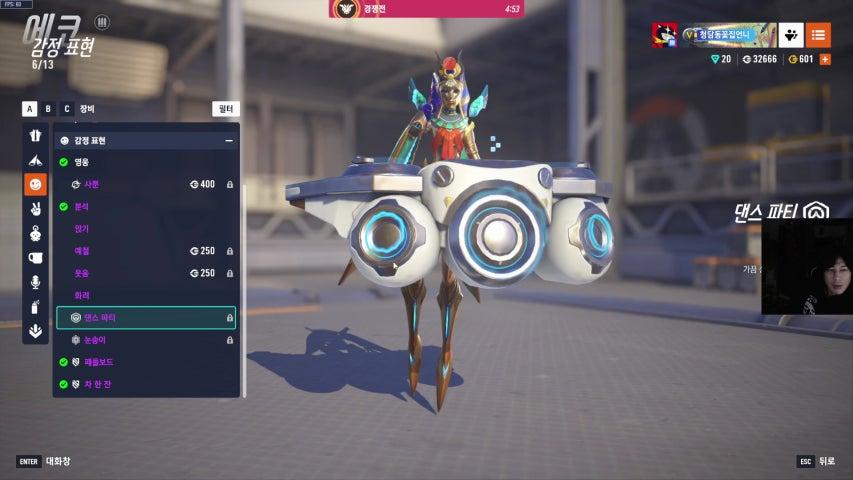Switch to loadout tab C
The width and height of the screenshot is (853, 480).
point(67,109)
